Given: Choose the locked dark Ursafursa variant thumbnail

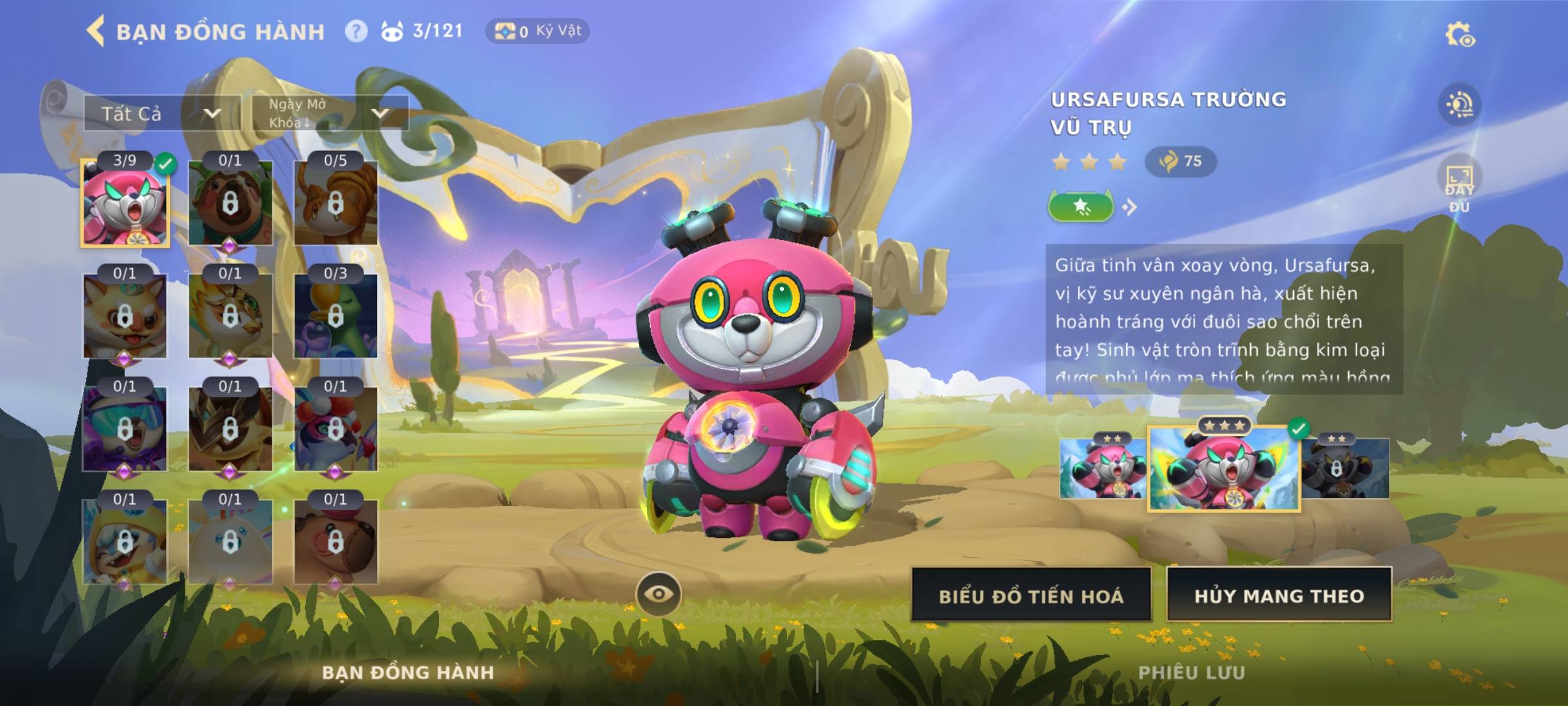Looking at the screenshot, I should pyautogui.click(x=1345, y=469).
